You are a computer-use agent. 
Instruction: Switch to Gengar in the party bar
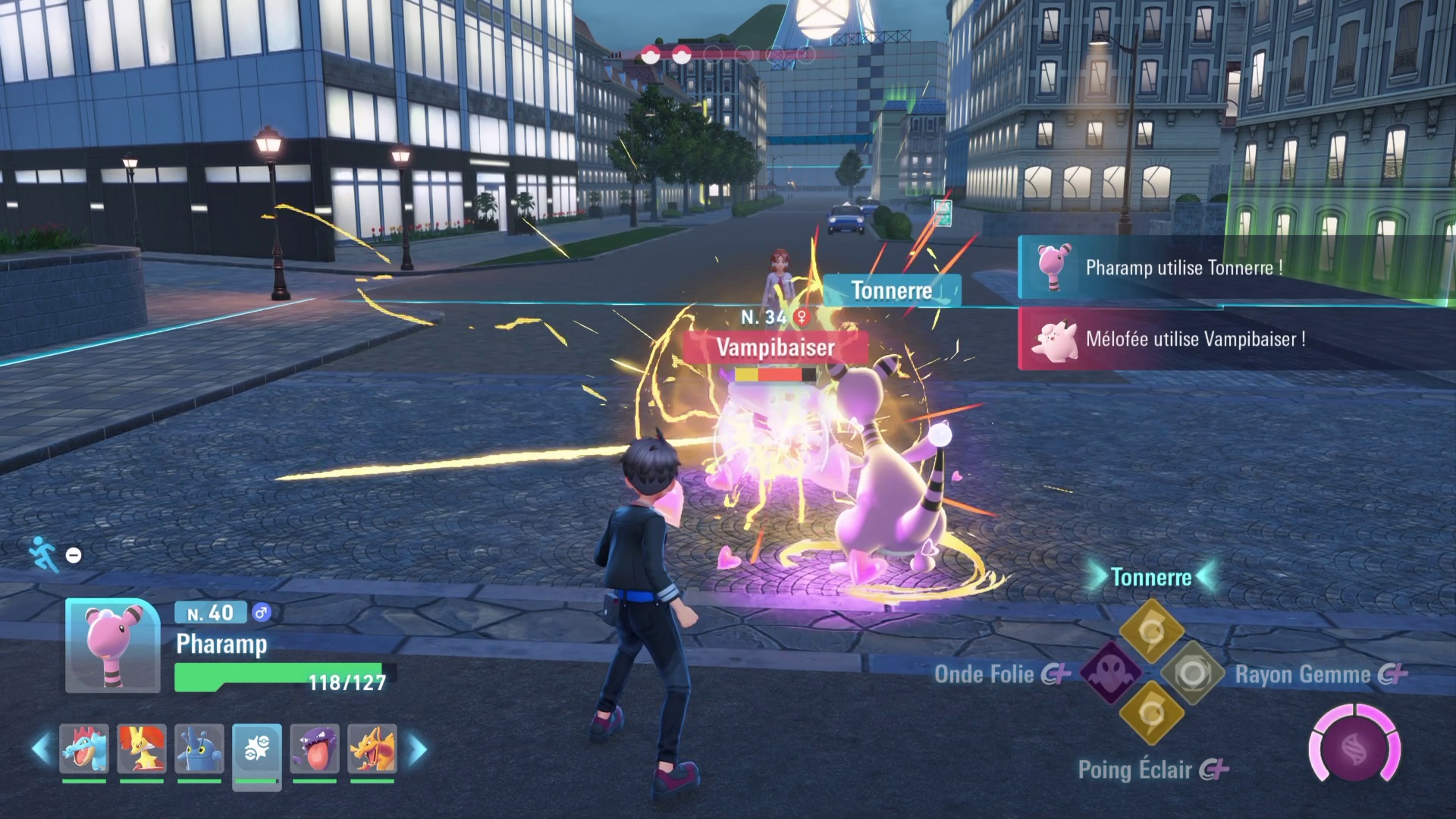tap(315, 748)
